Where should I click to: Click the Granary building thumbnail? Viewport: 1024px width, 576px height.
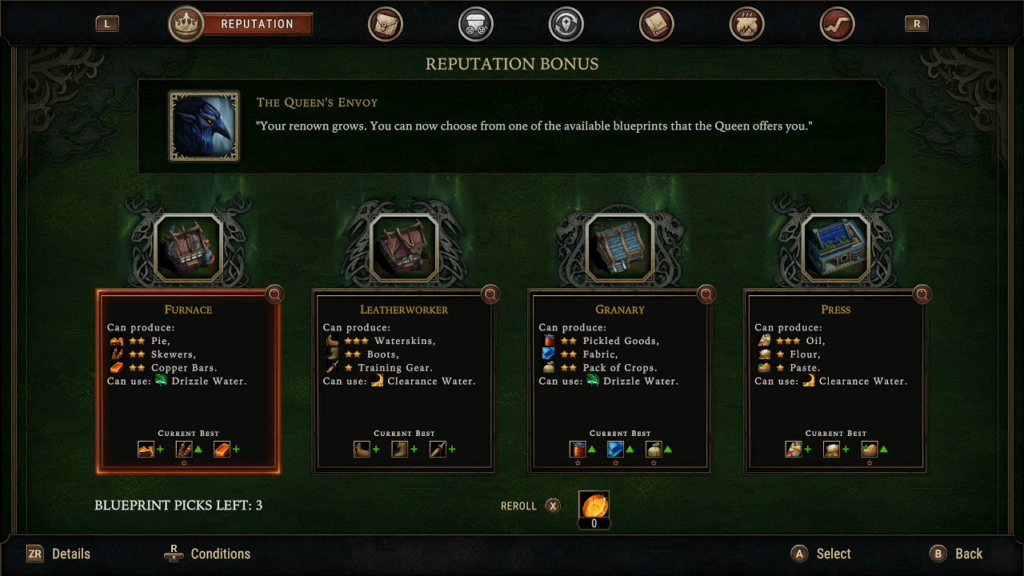[620, 246]
